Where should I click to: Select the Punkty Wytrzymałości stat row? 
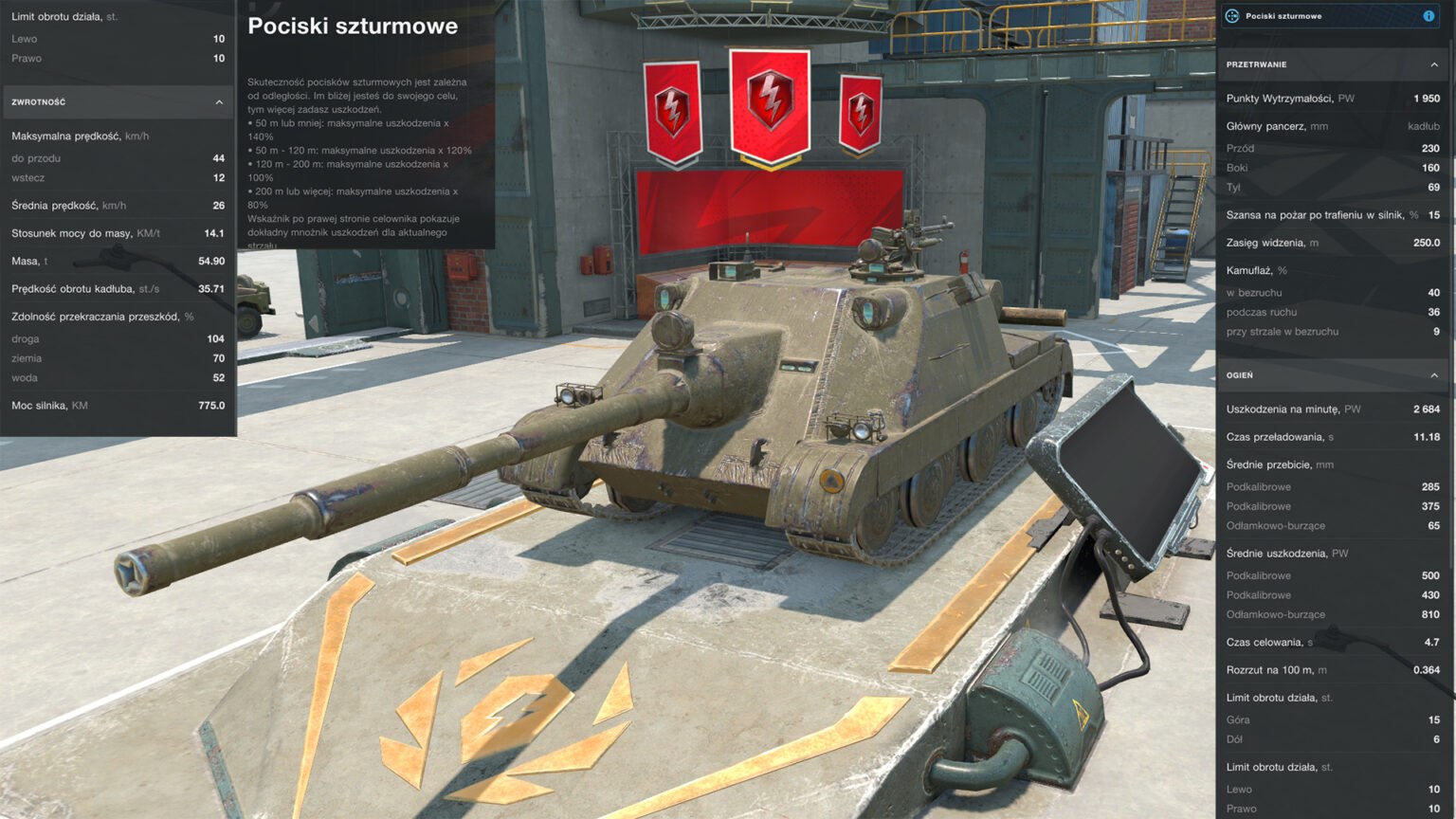coord(1327,98)
